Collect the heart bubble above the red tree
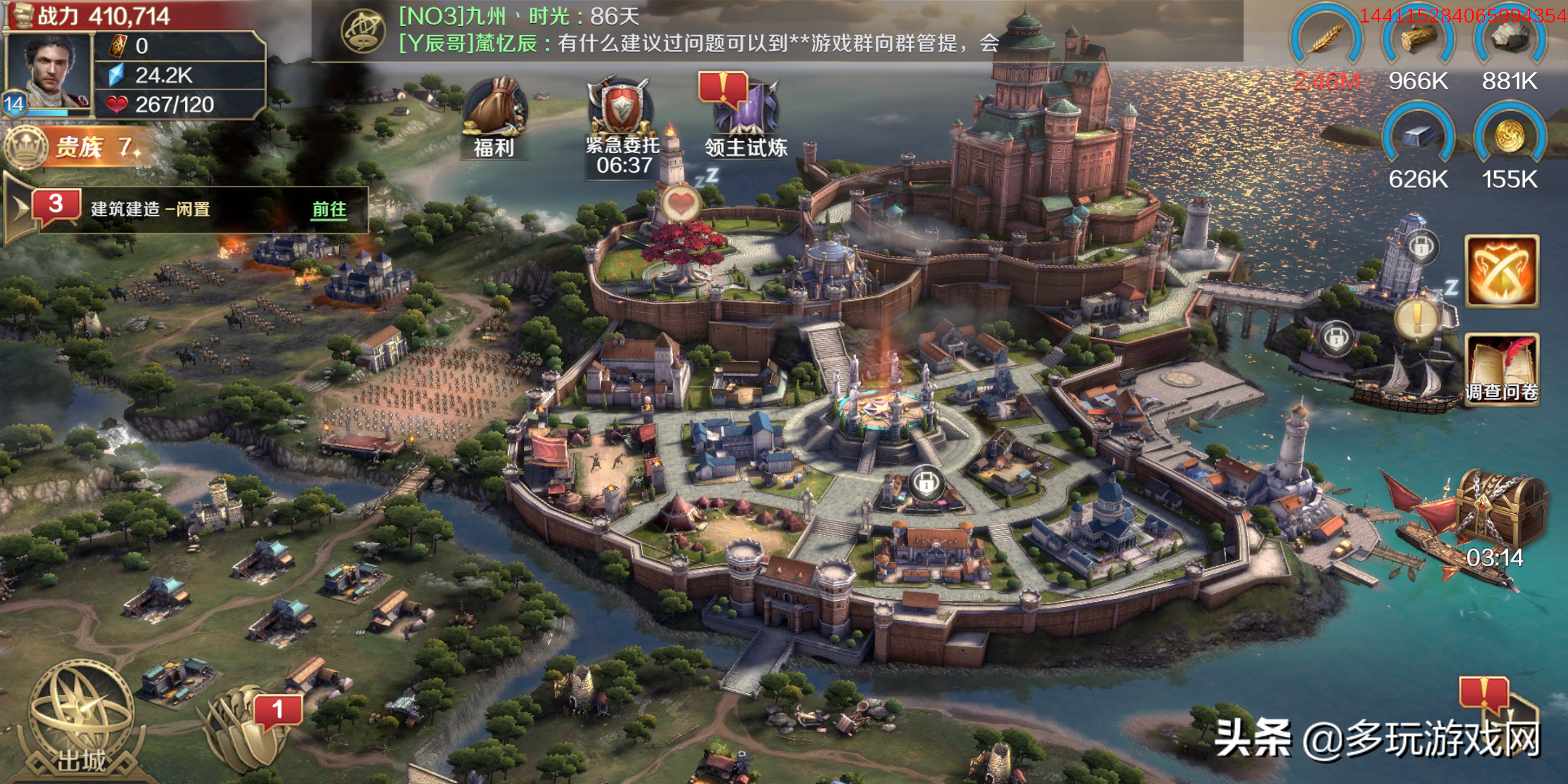Screen dimensions: 1568x784 (x=680, y=204)
